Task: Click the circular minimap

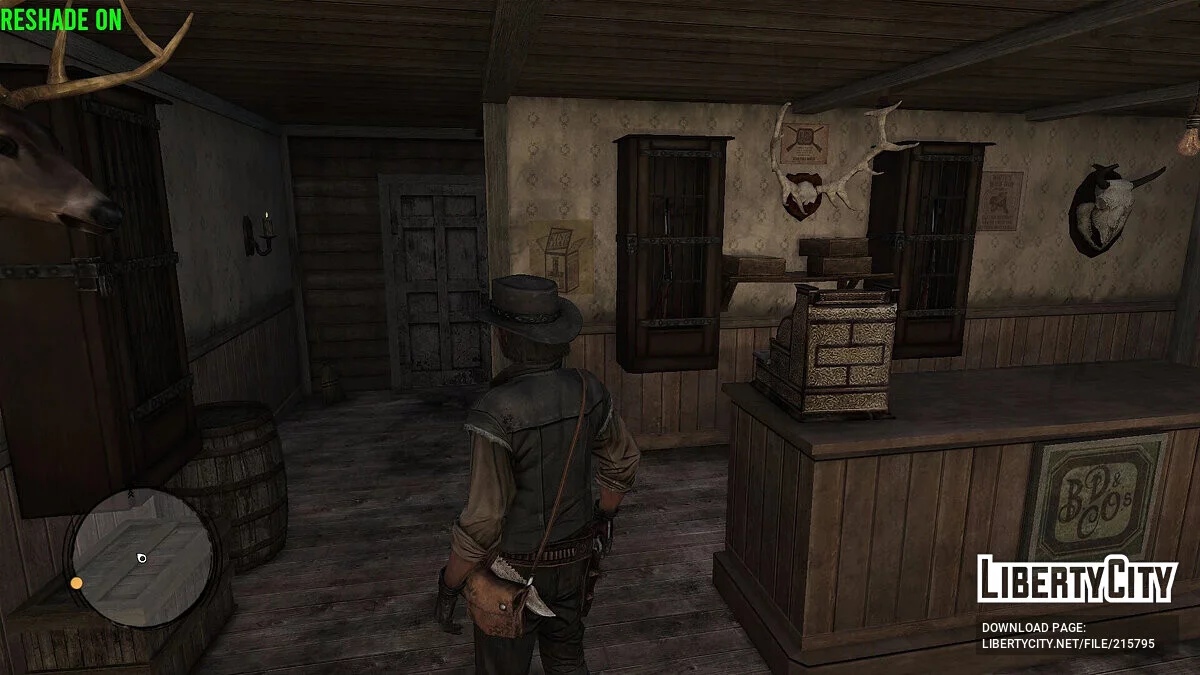Action: pyautogui.click(x=141, y=557)
